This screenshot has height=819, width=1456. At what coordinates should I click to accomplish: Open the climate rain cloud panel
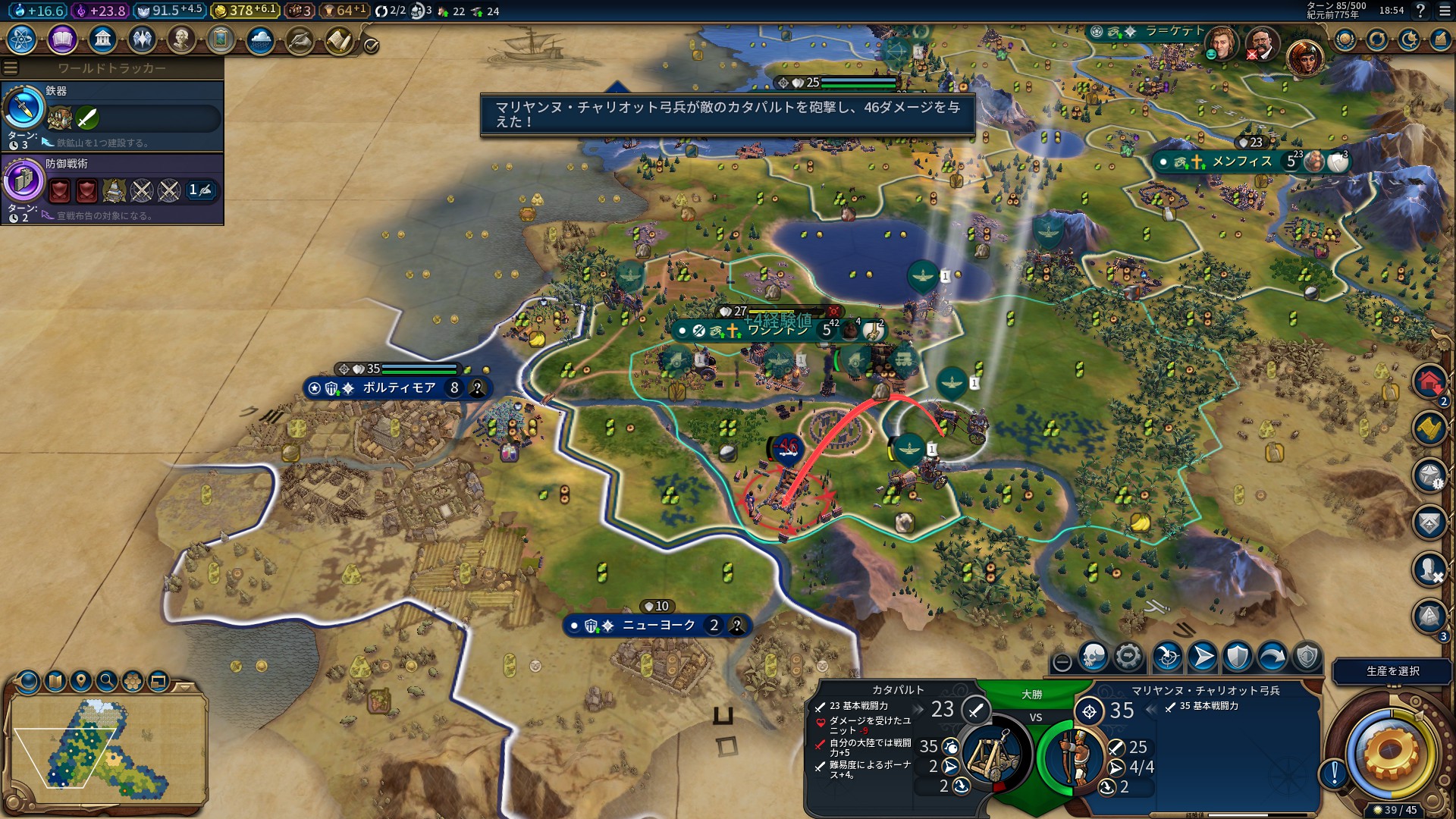(x=260, y=39)
